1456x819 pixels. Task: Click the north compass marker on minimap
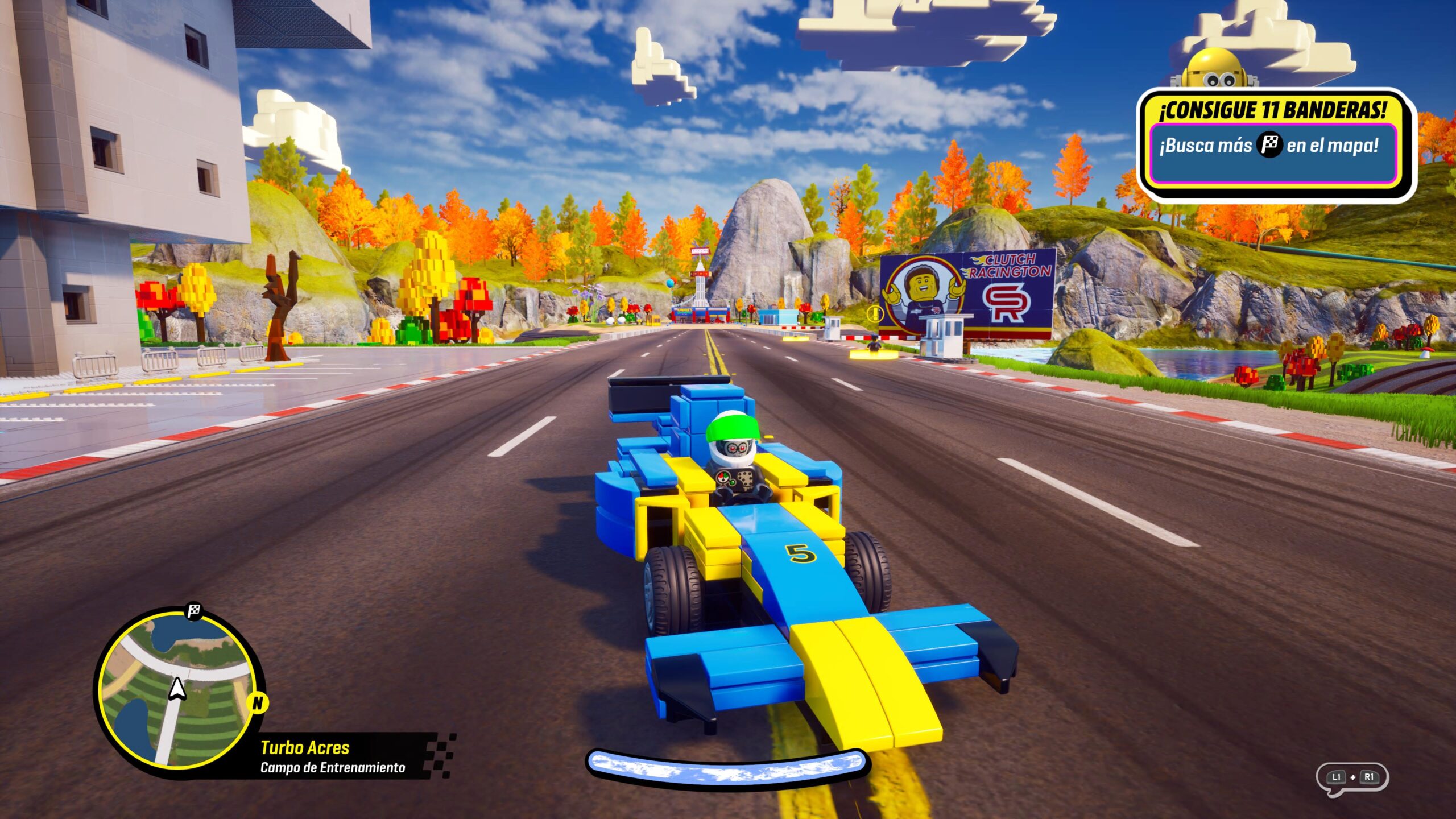point(258,704)
